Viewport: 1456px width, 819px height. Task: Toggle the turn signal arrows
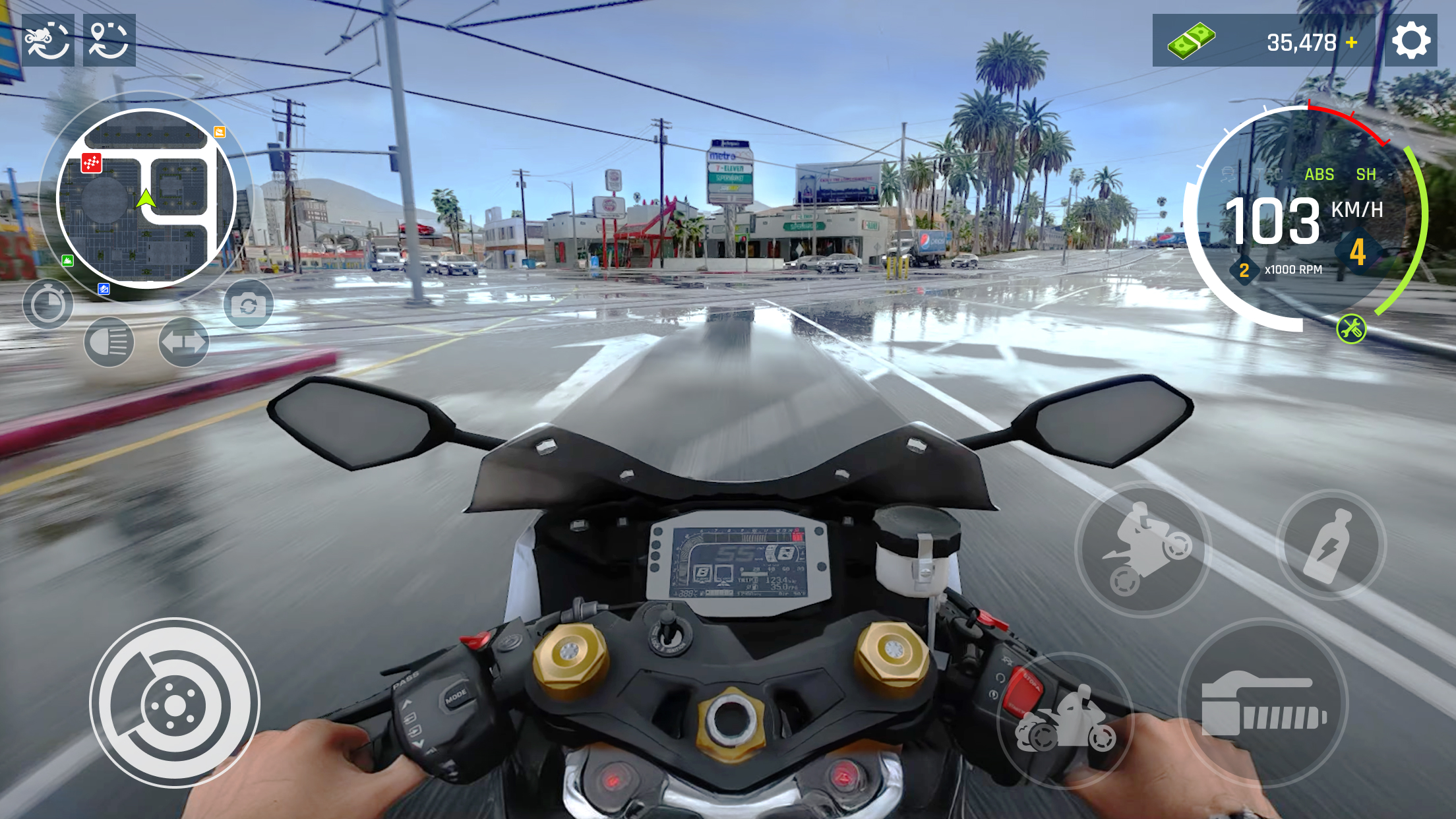point(183,342)
